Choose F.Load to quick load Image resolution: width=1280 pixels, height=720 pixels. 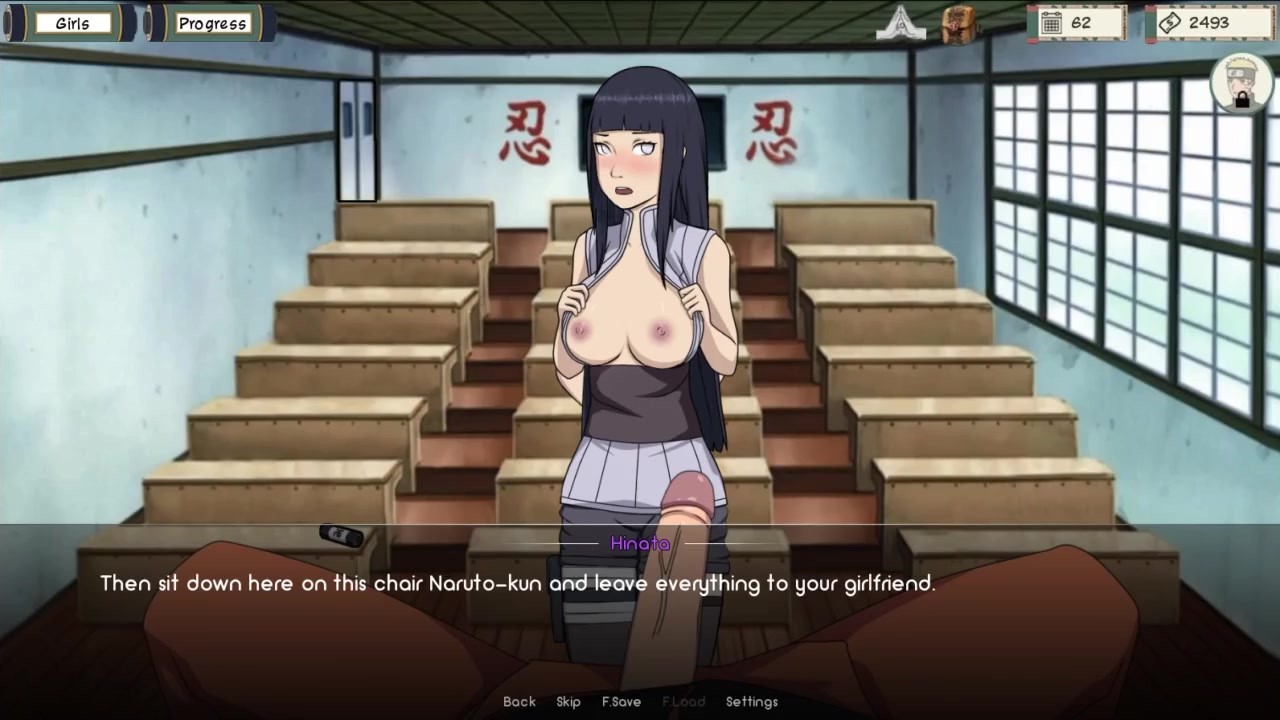point(683,702)
